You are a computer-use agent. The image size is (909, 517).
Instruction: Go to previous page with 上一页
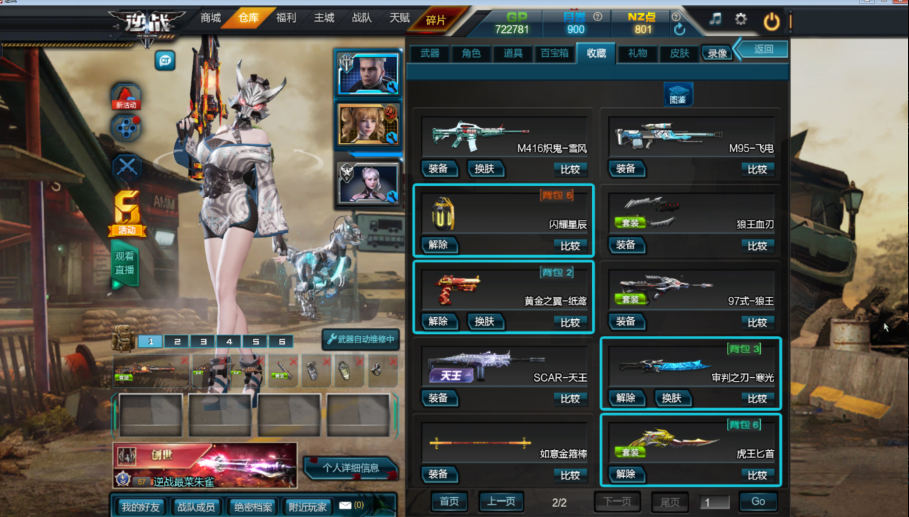pos(500,501)
